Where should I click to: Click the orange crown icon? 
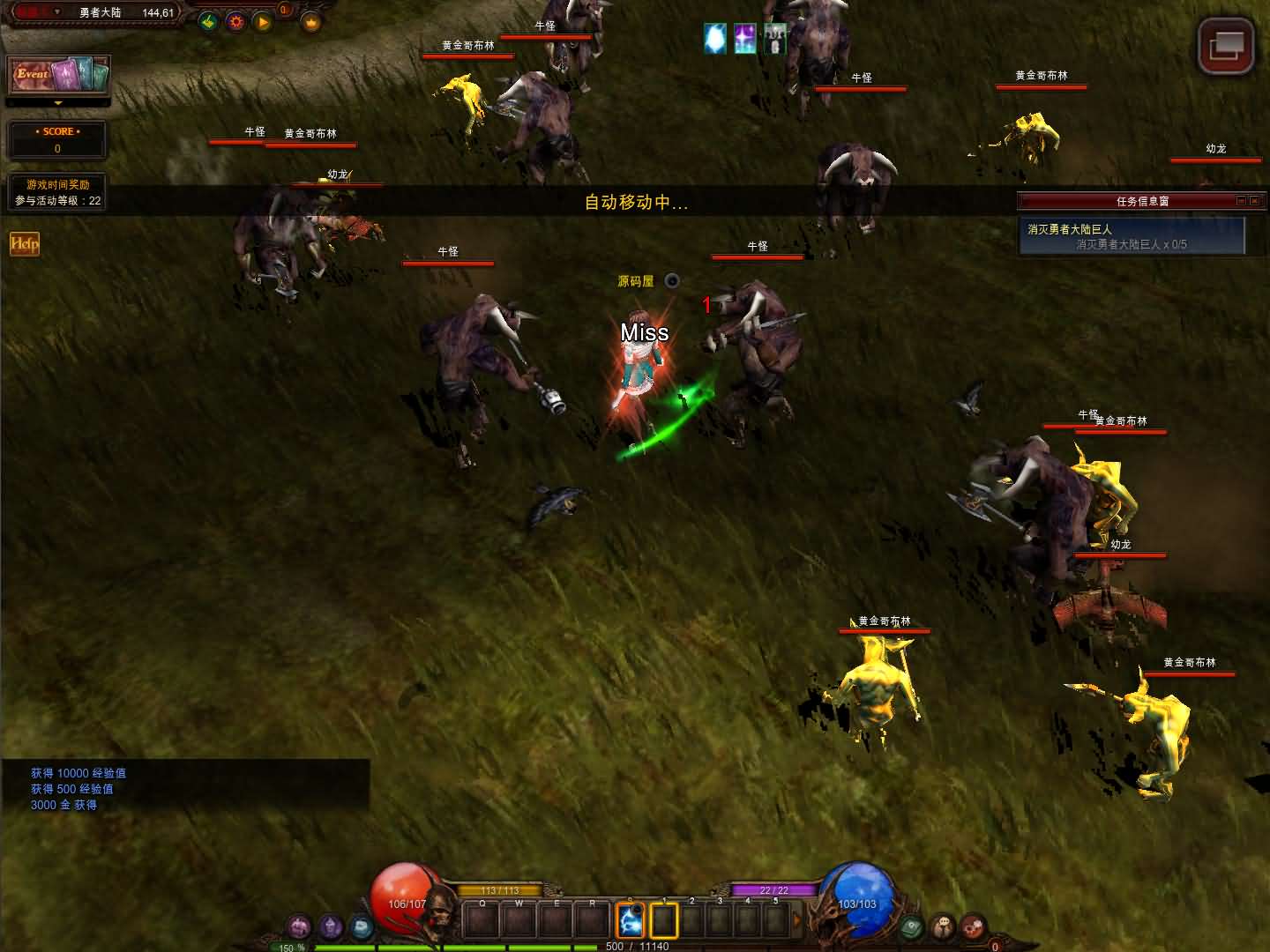(311, 22)
